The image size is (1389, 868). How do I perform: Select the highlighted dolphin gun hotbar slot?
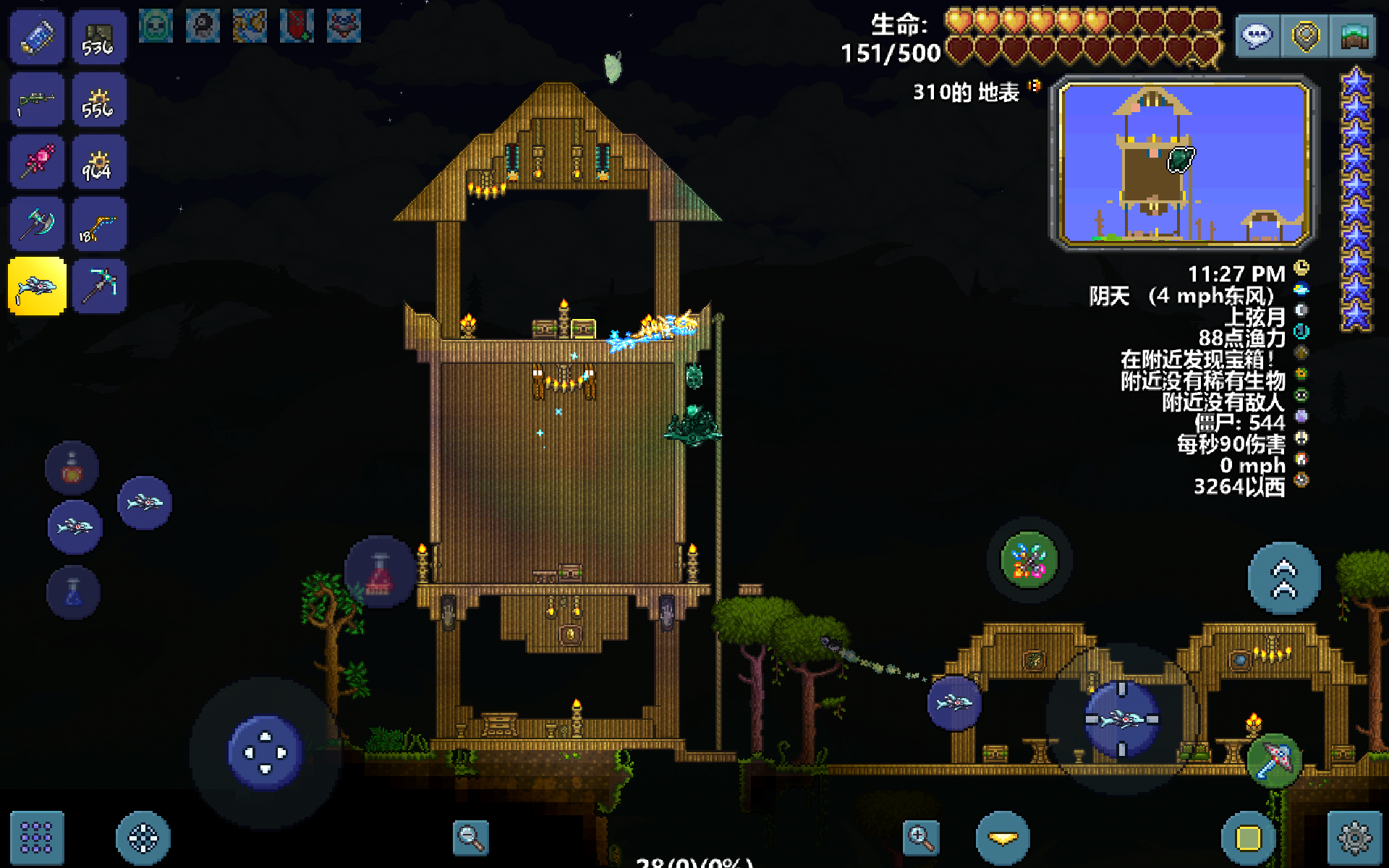pyautogui.click(x=37, y=286)
